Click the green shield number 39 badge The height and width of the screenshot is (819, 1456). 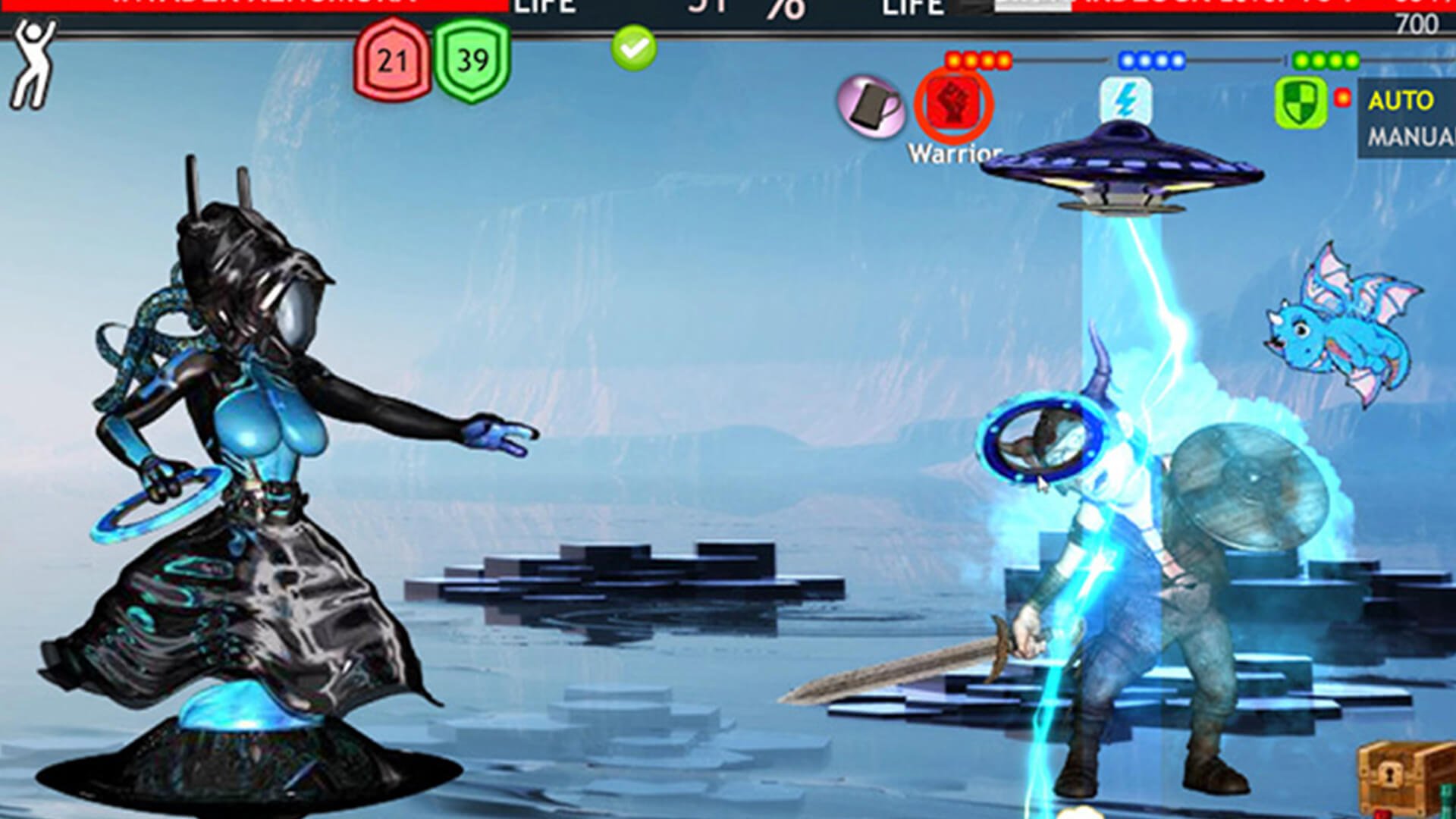point(472,61)
